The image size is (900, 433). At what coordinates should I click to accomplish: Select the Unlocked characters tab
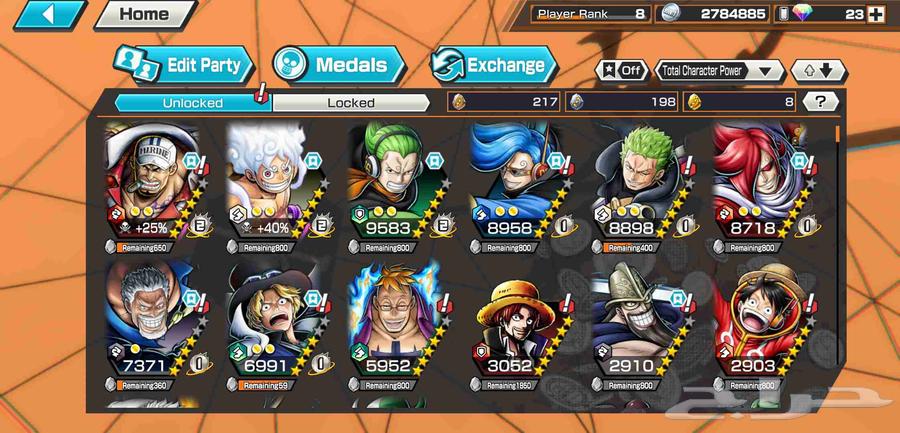pos(192,102)
